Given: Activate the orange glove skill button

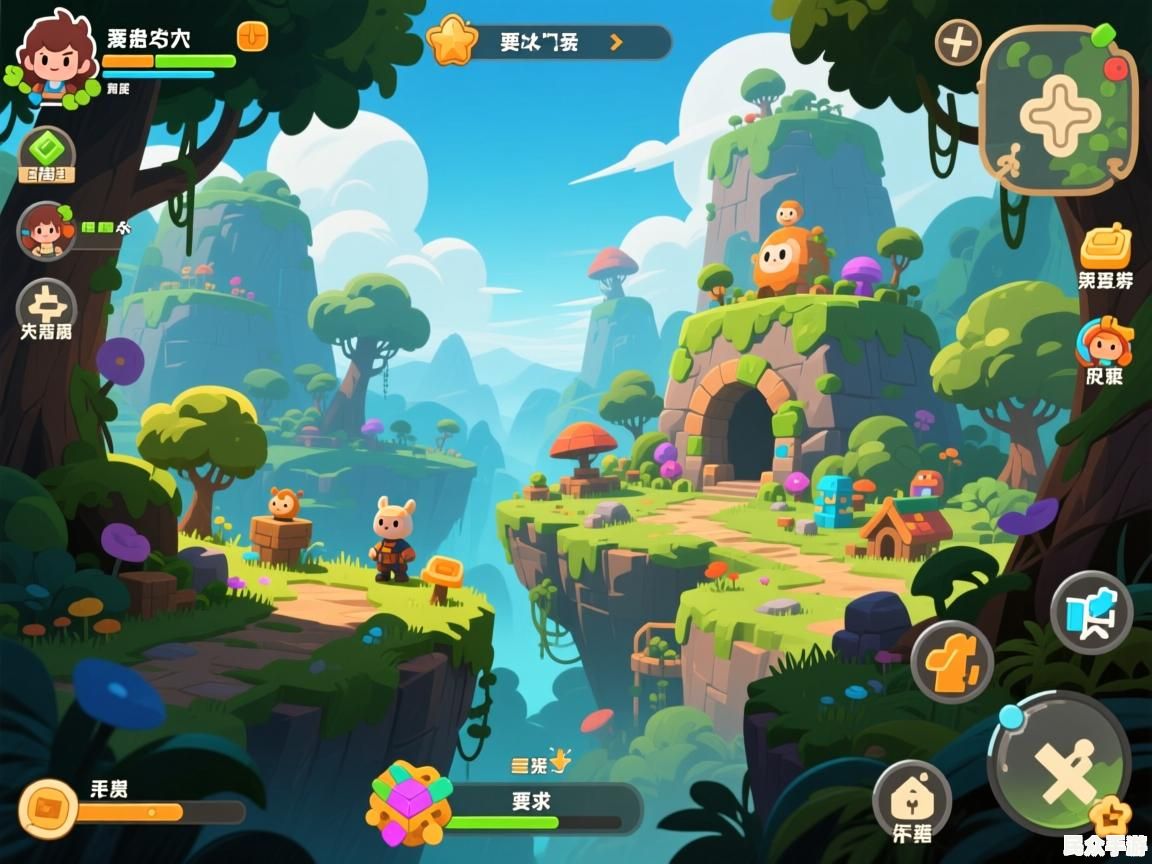Looking at the screenshot, I should (951, 661).
